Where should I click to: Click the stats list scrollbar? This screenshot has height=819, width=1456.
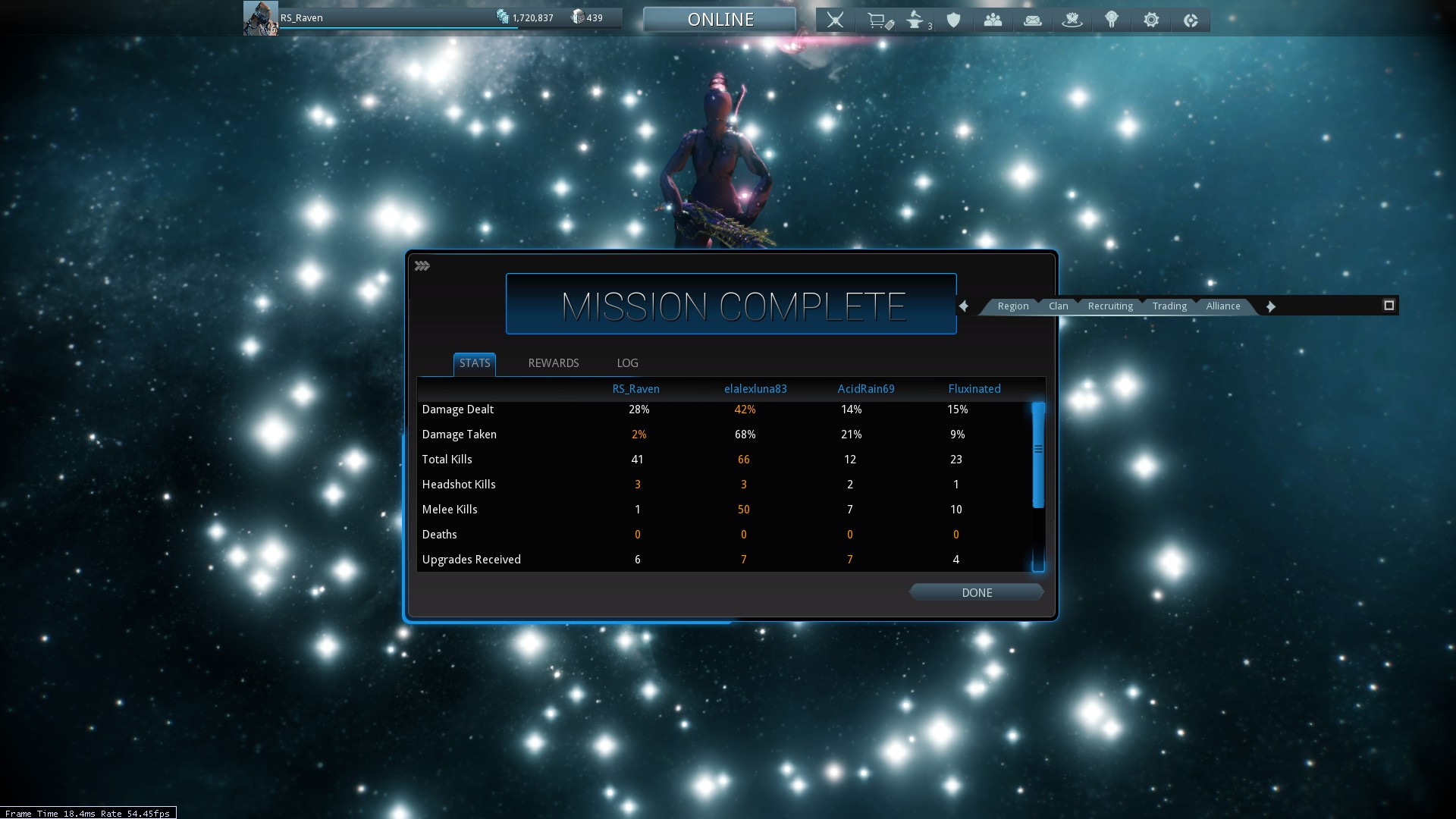1038,455
